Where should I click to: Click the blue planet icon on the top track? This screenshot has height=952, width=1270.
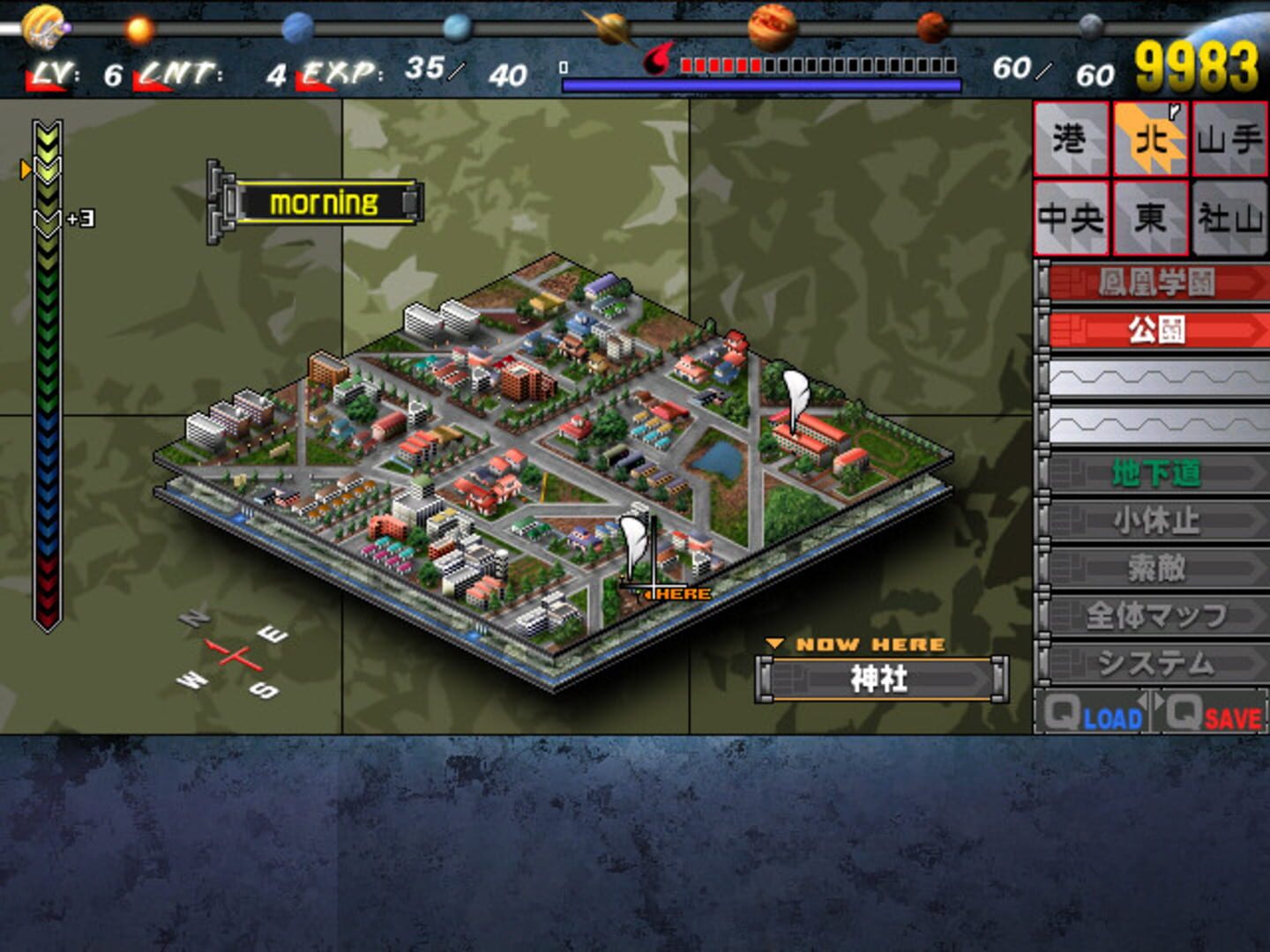click(x=295, y=29)
